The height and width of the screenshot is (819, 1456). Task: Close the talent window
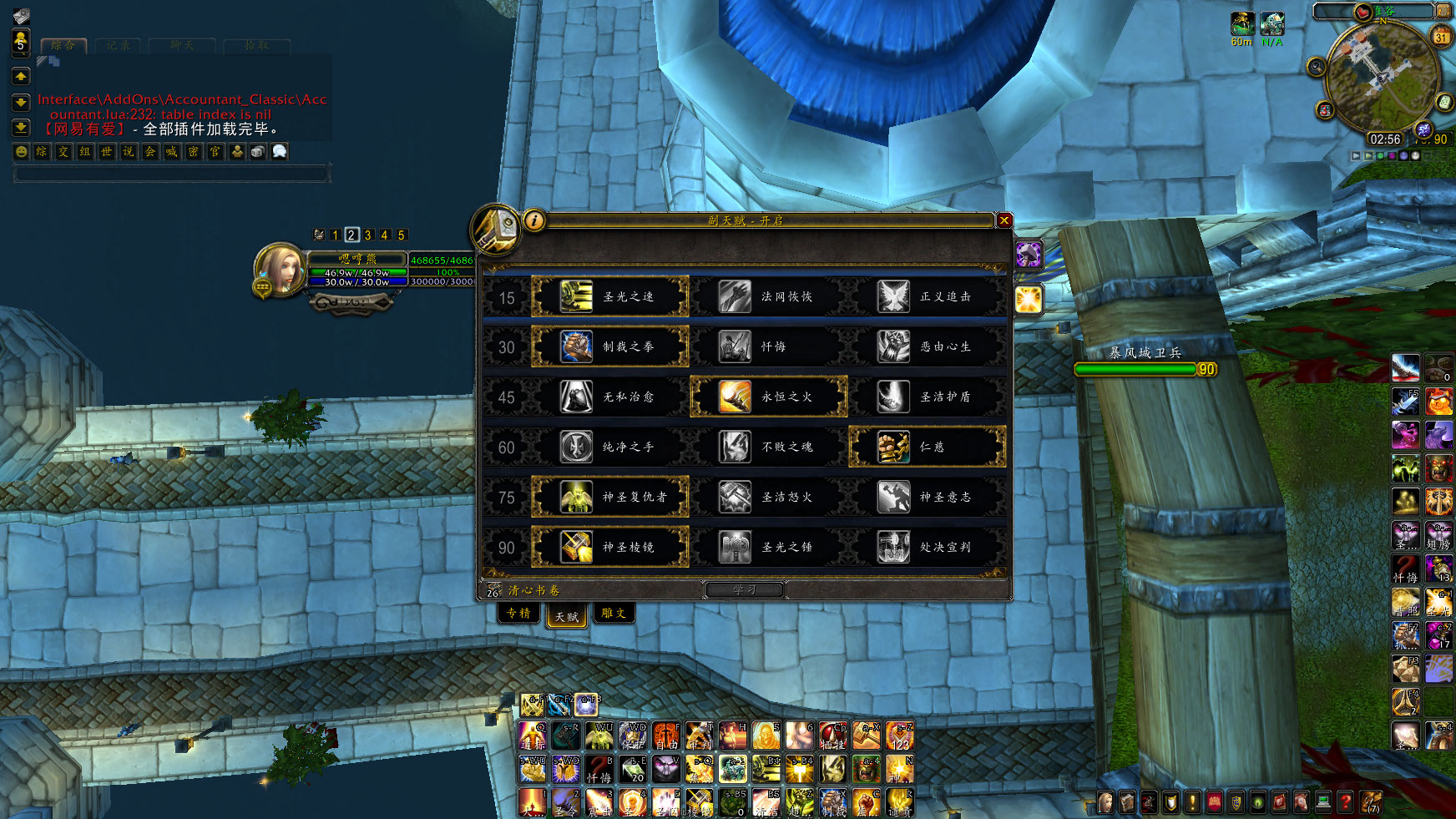pos(1004,220)
